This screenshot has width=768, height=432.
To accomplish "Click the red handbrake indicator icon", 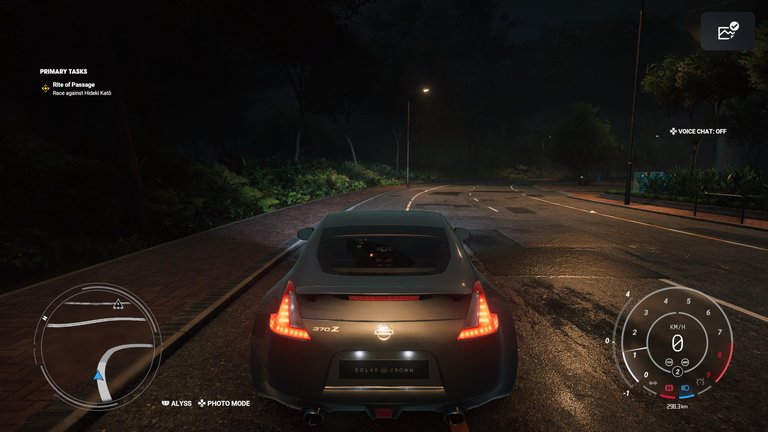I will 668,386.
